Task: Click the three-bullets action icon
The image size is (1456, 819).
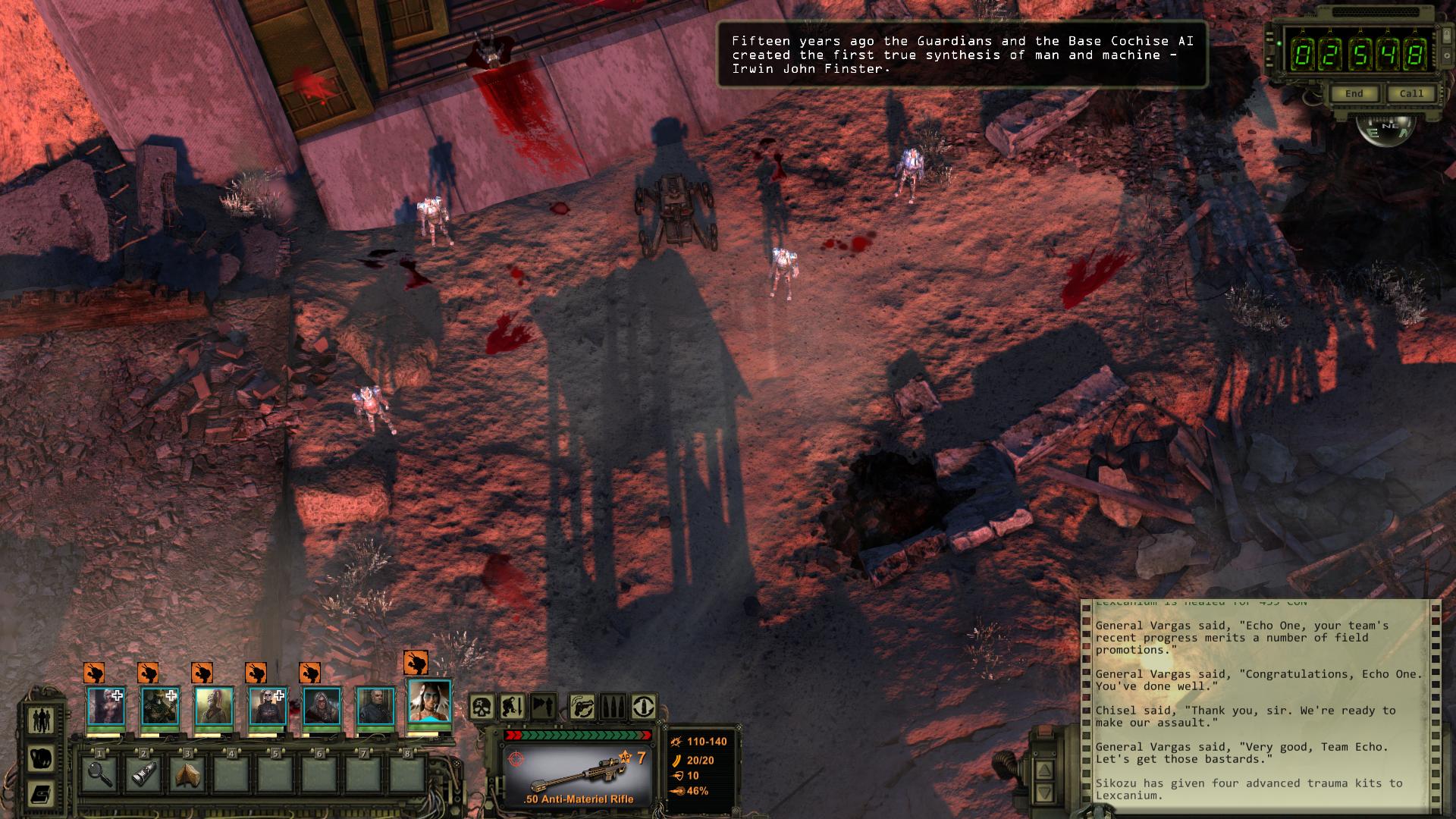Action: pos(613,708)
